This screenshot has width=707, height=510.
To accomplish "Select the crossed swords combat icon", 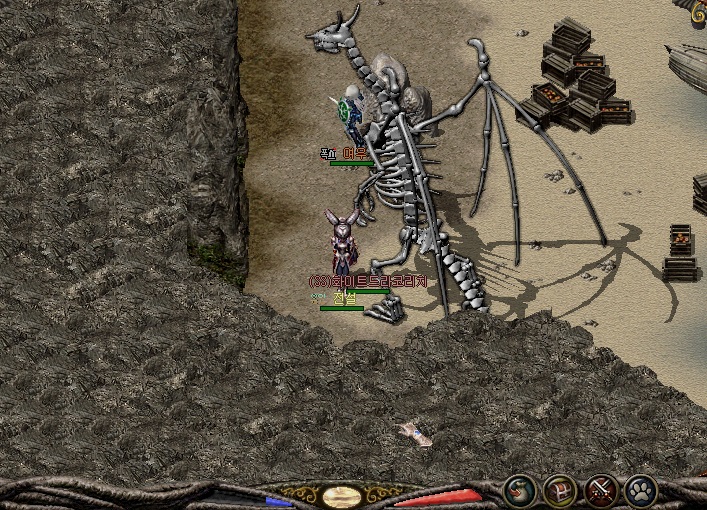I will click(601, 490).
